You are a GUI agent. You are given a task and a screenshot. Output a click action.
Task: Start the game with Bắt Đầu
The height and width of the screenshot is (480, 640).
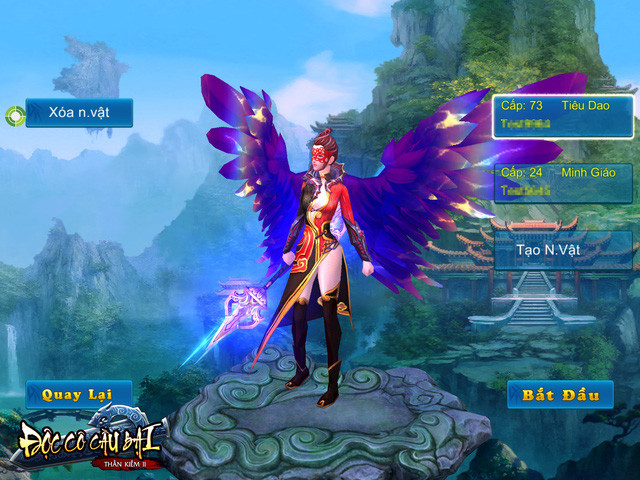coord(560,394)
